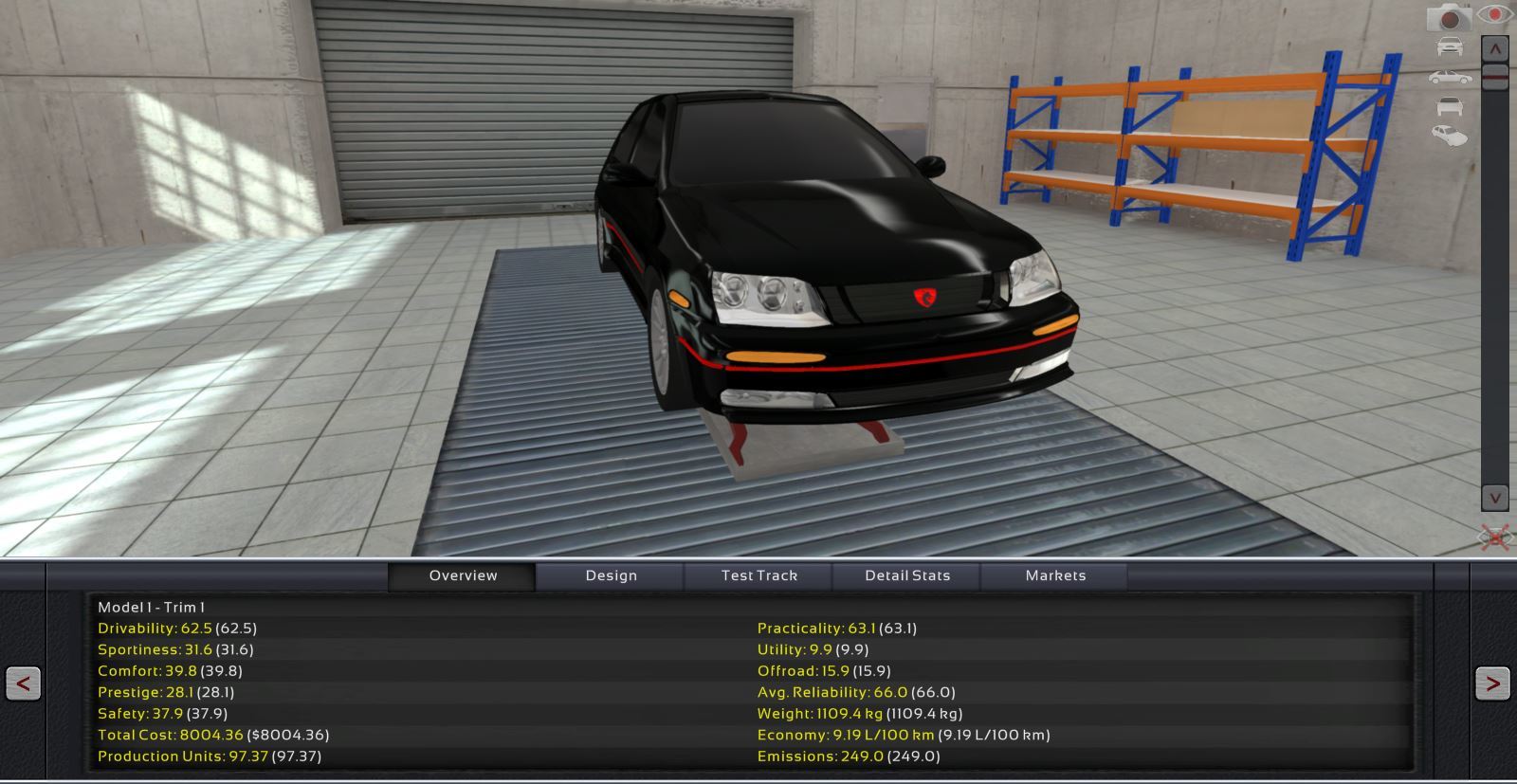Show the Detail Stats tab
The height and width of the screenshot is (784, 1517).
point(906,575)
